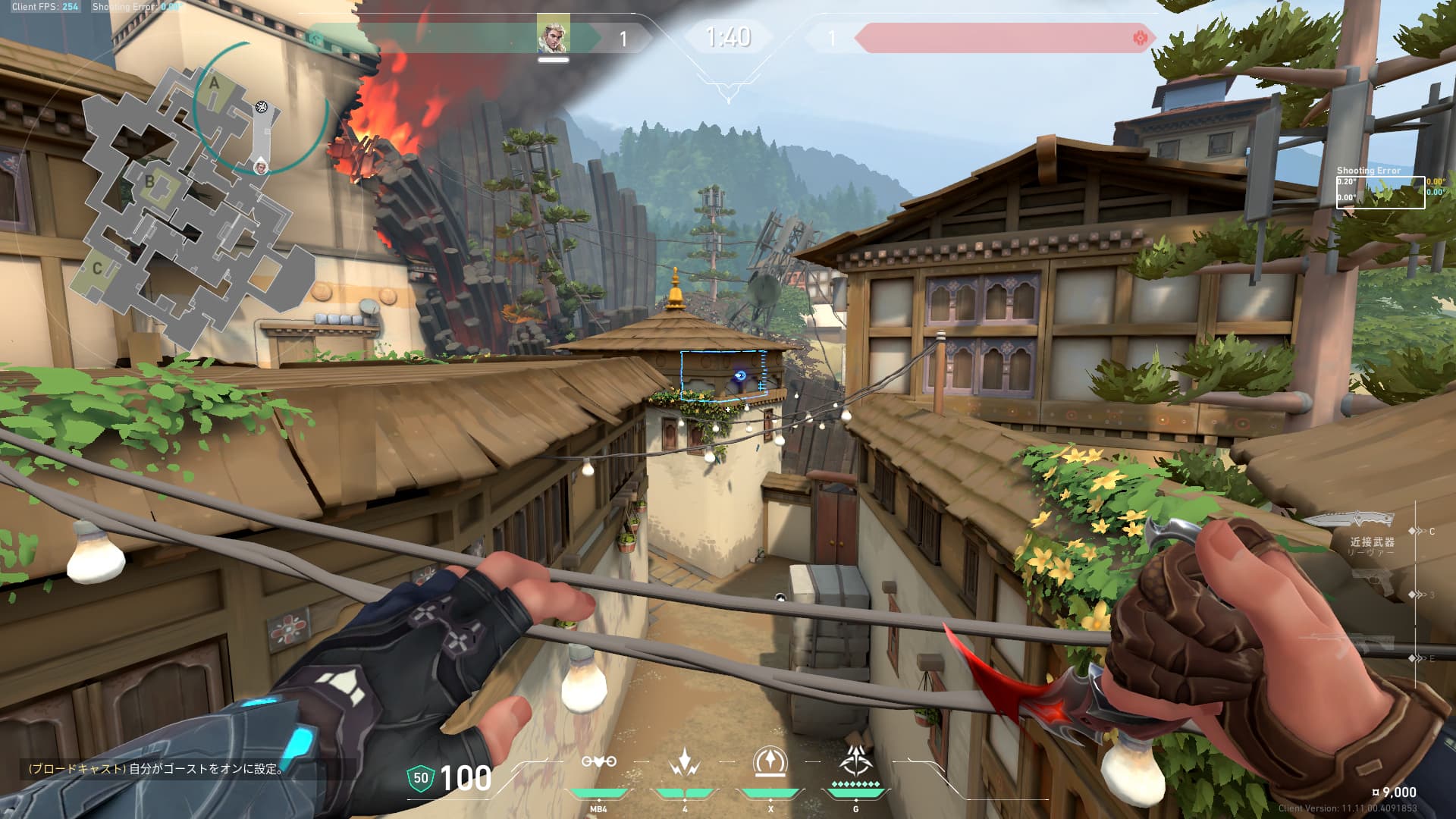Click the spike icon on the red bar
Screen dimensions: 1456x819
(1139, 37)
